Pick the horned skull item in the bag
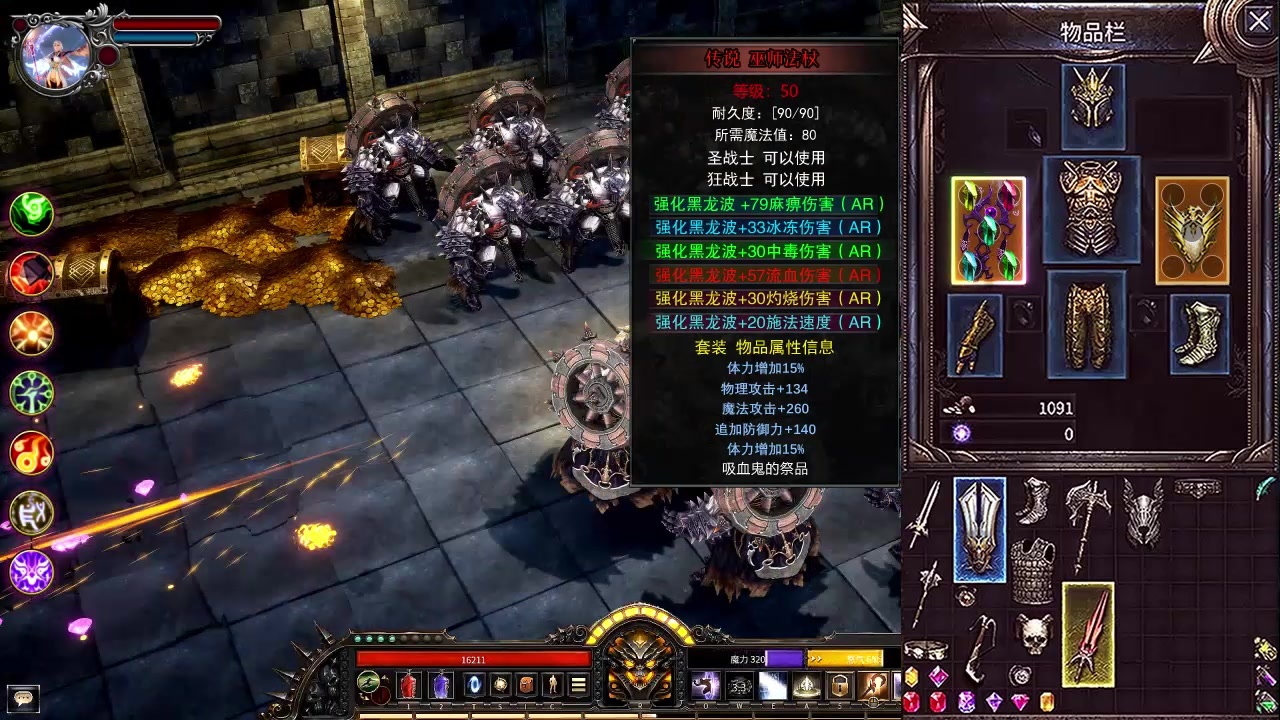 pyautogui.click(x=1034, y=634)
